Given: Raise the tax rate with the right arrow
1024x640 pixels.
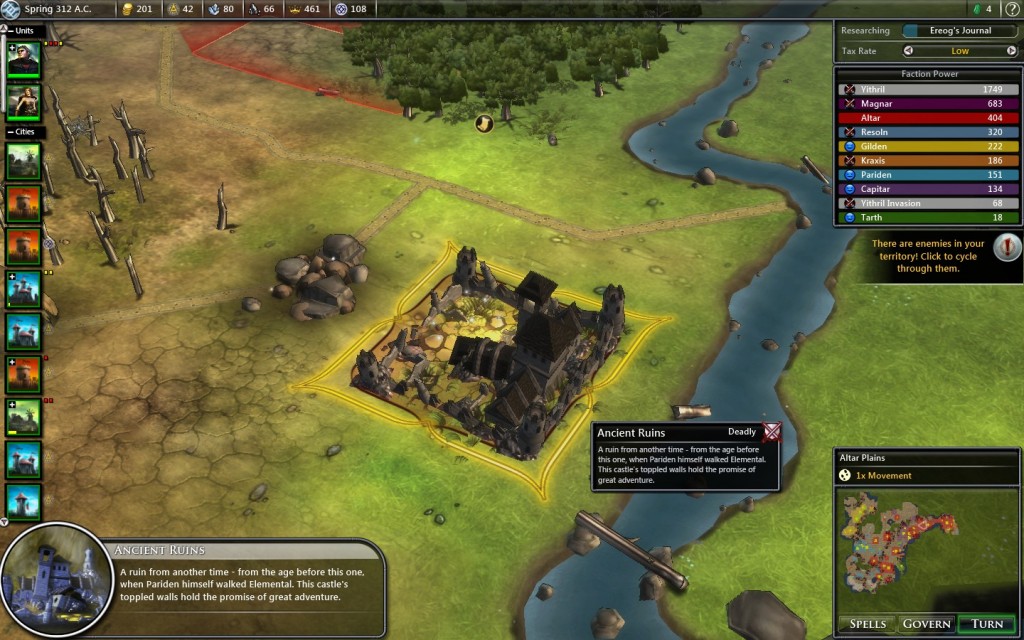Looking at the screenshot, I should pos(1011,50).
